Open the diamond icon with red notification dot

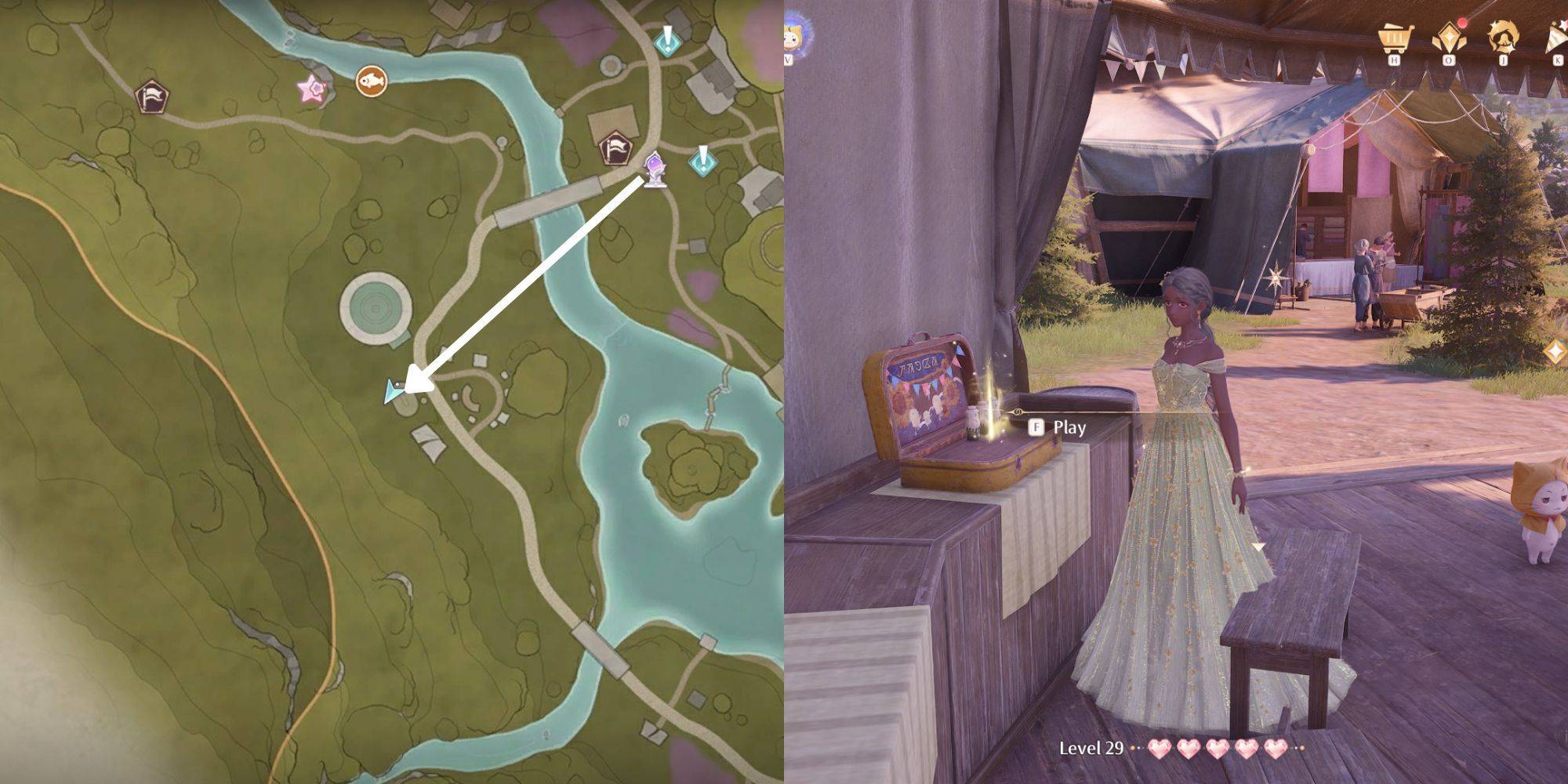pos(1449,38)
